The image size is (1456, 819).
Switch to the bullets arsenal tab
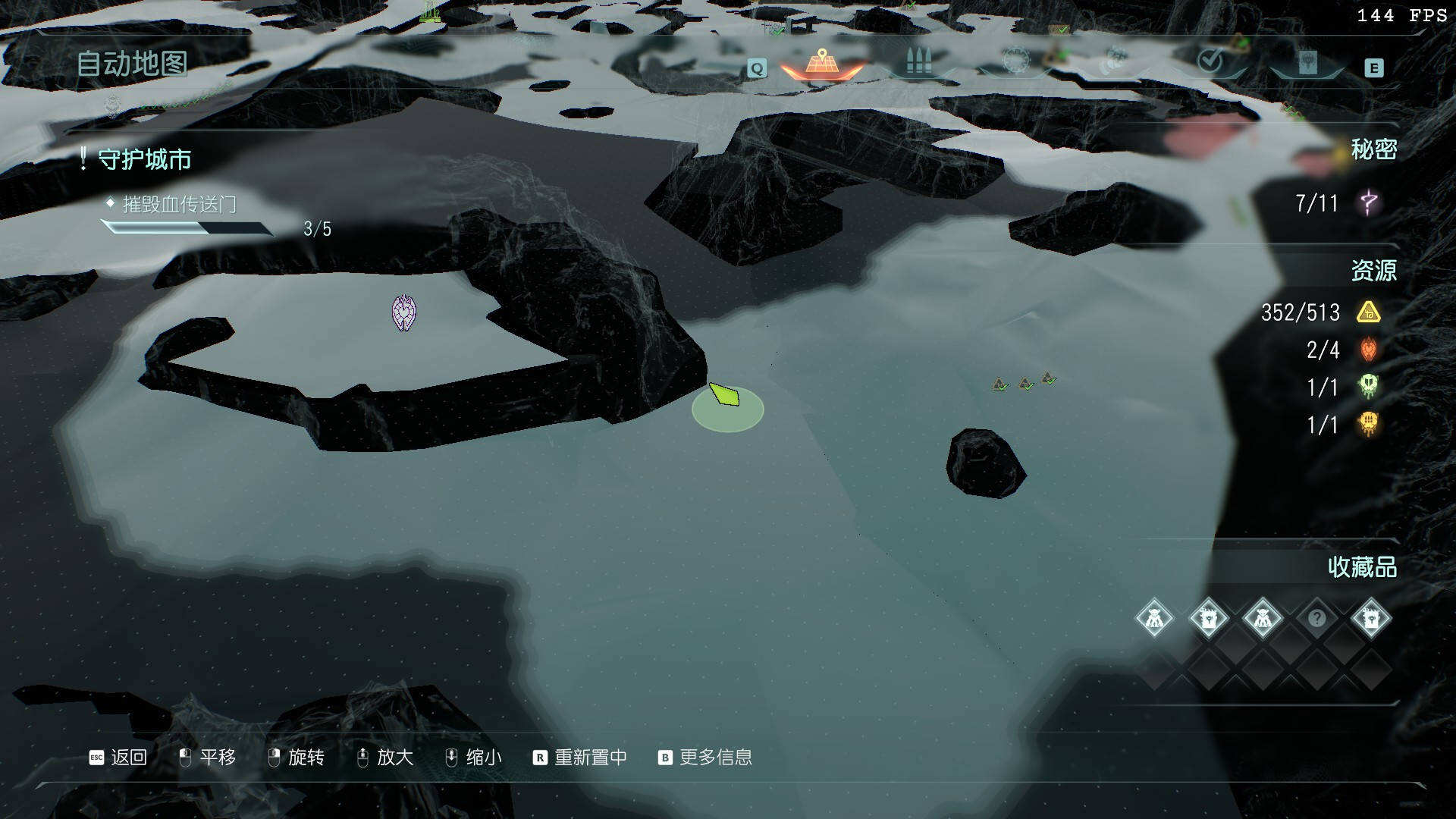click(918, 62)
